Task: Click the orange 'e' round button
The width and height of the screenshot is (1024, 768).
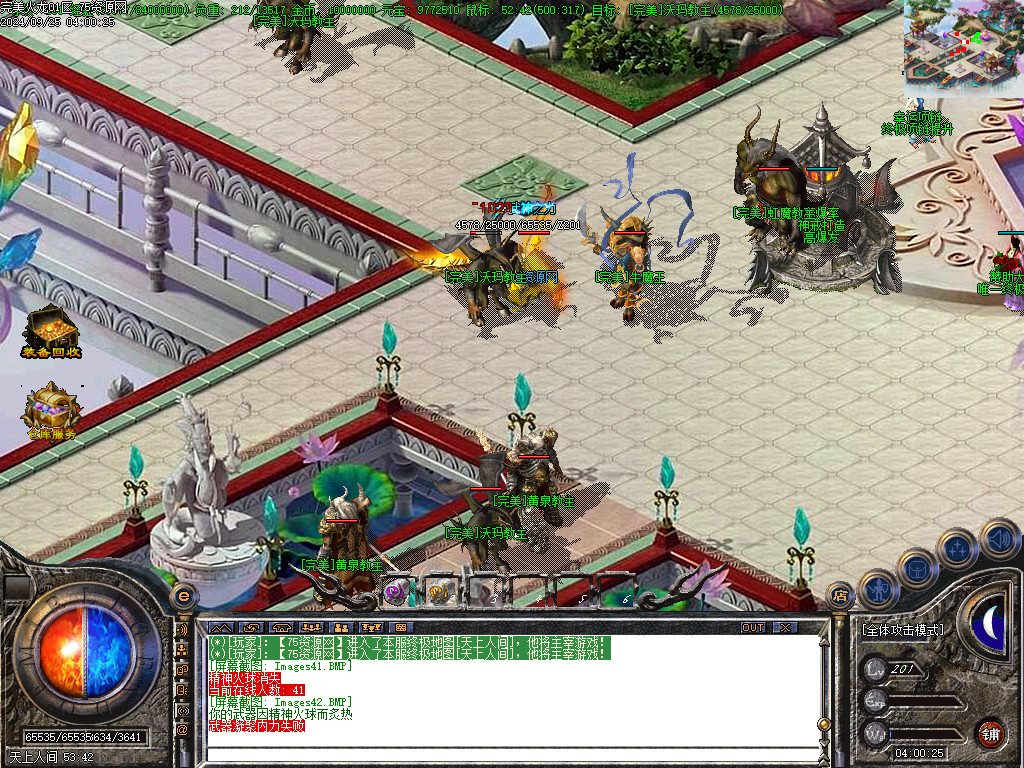Action: (183, 597)
